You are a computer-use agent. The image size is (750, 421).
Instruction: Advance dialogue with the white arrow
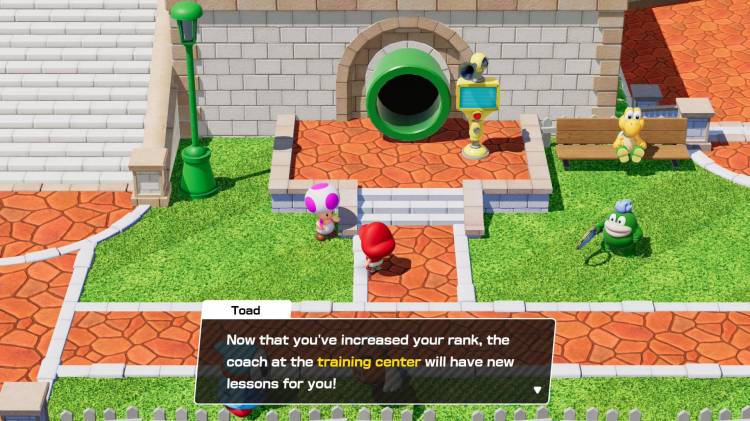pyautogui.click(x=537, y=389)
